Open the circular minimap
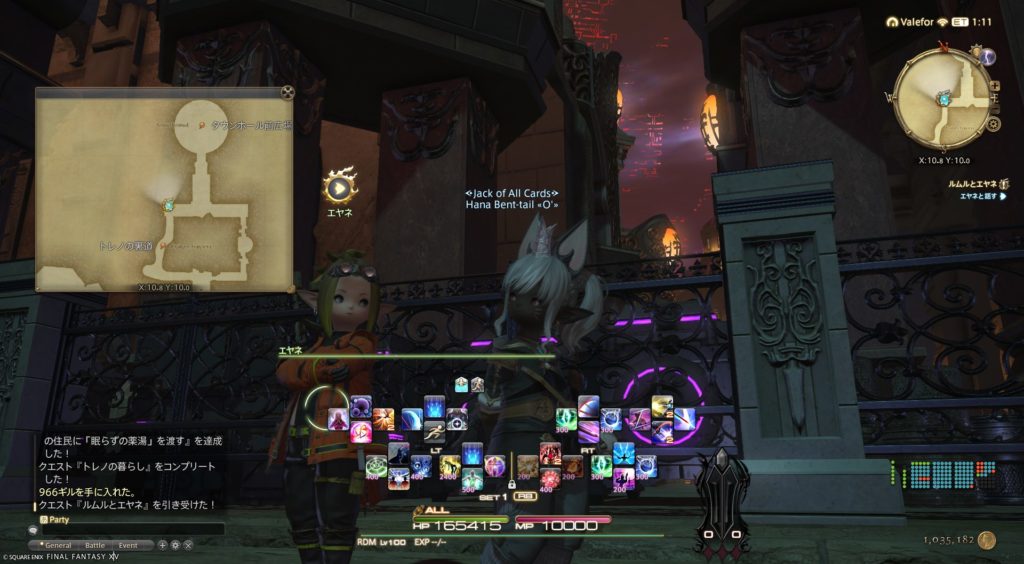 click(942, 98)
